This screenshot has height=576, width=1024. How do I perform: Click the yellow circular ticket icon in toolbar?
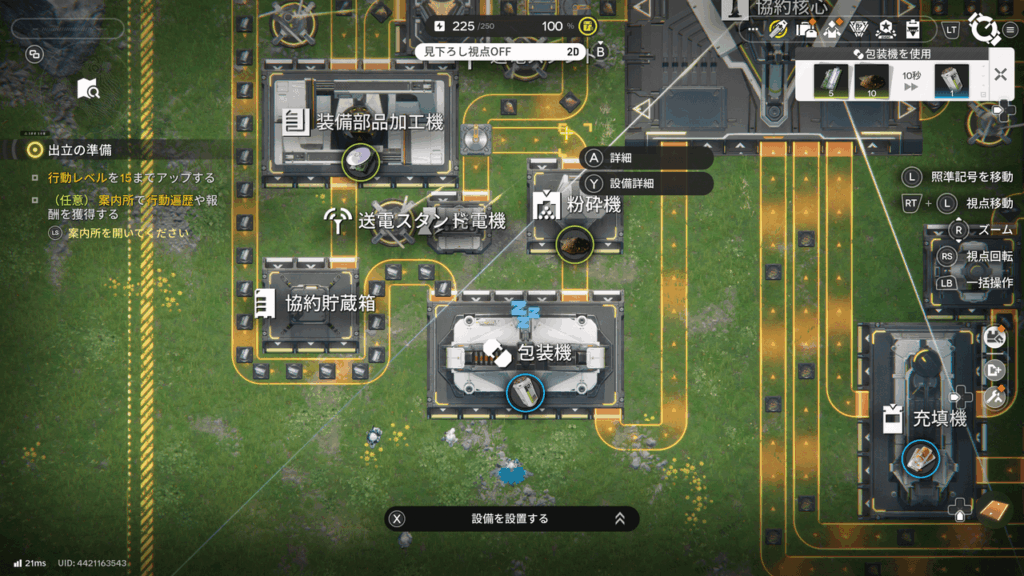click(779, 30)
